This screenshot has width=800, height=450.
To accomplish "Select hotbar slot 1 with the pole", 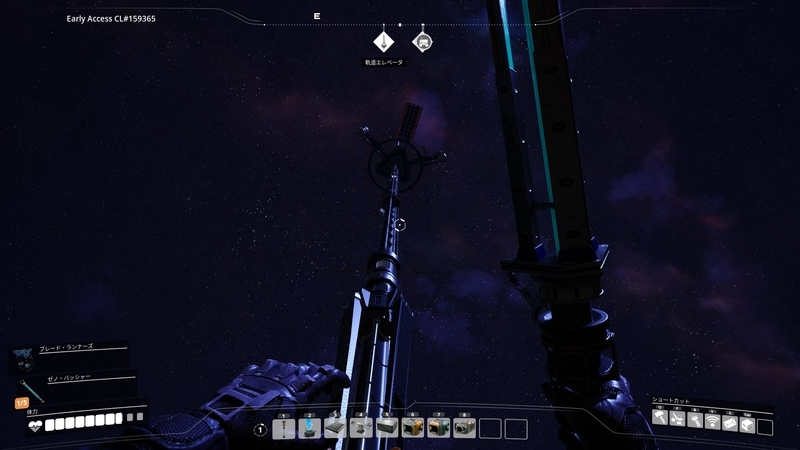I will pos(284,428).
